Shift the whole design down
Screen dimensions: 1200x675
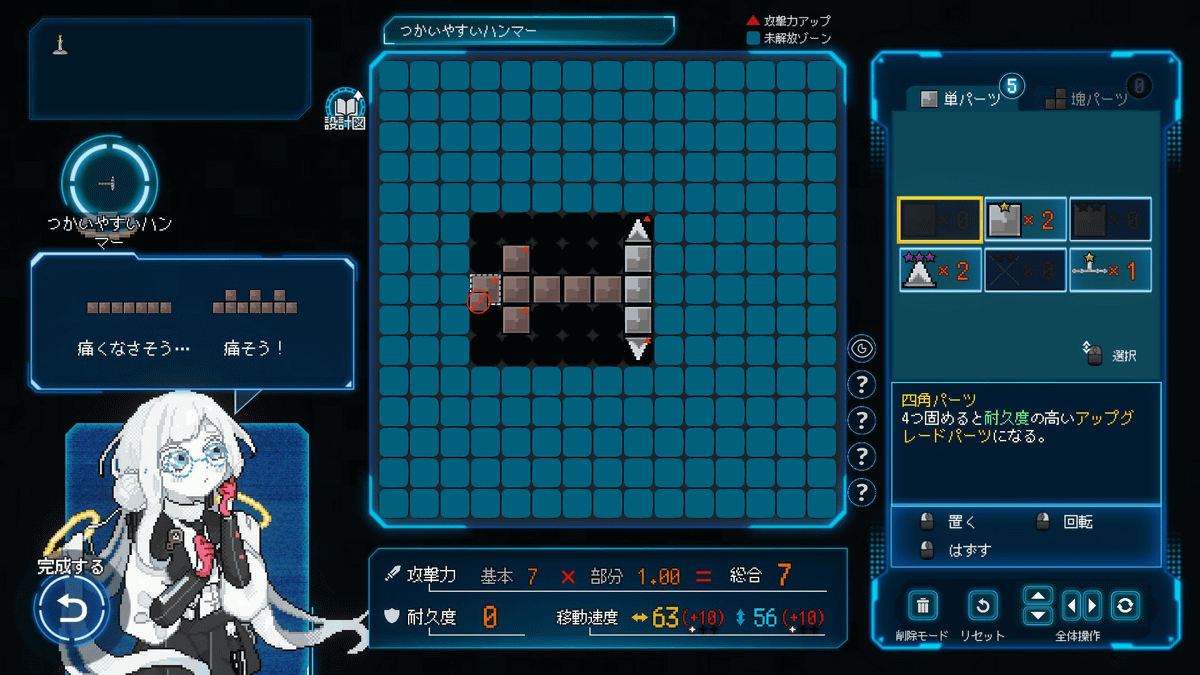[x=1038, y=615]
